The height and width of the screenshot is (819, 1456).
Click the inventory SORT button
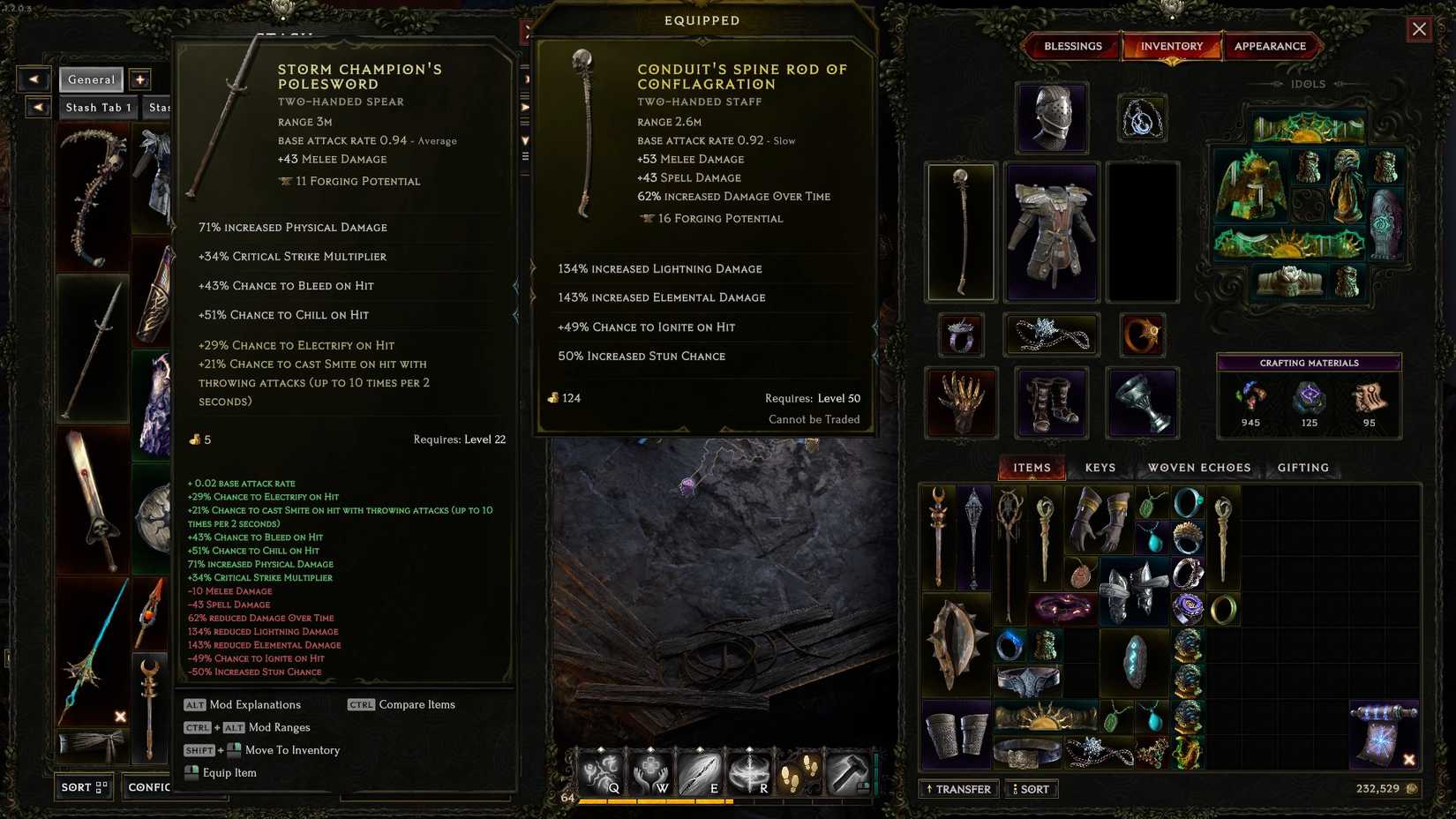pos(1031,789)
